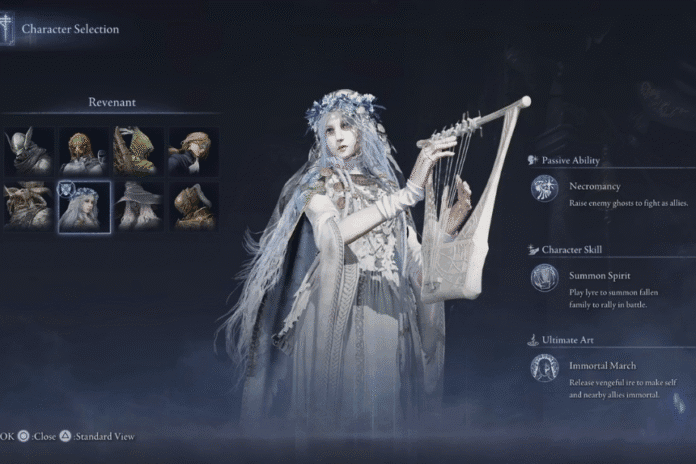696x464 pixels.
Task: Choose the Guardian bird-knight portrait
Action: point(84,151)
